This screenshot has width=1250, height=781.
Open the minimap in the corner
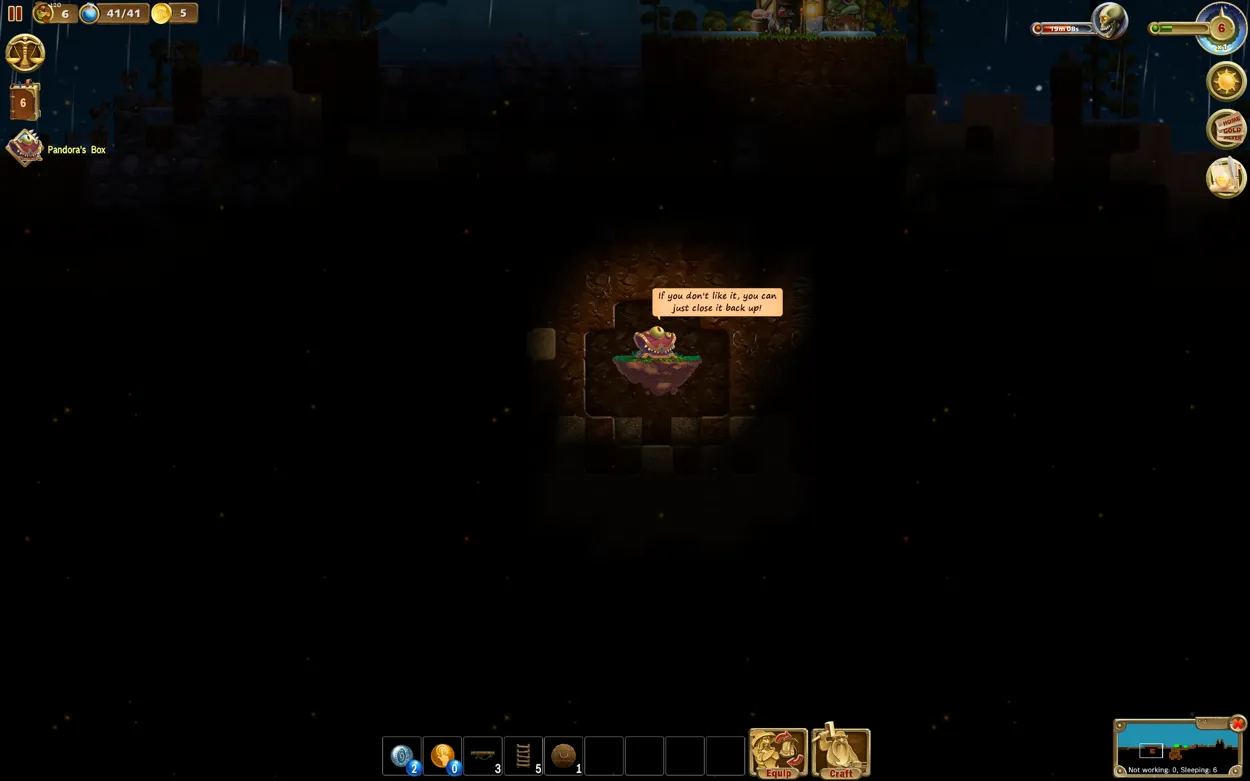click(x=1174, y=747)
